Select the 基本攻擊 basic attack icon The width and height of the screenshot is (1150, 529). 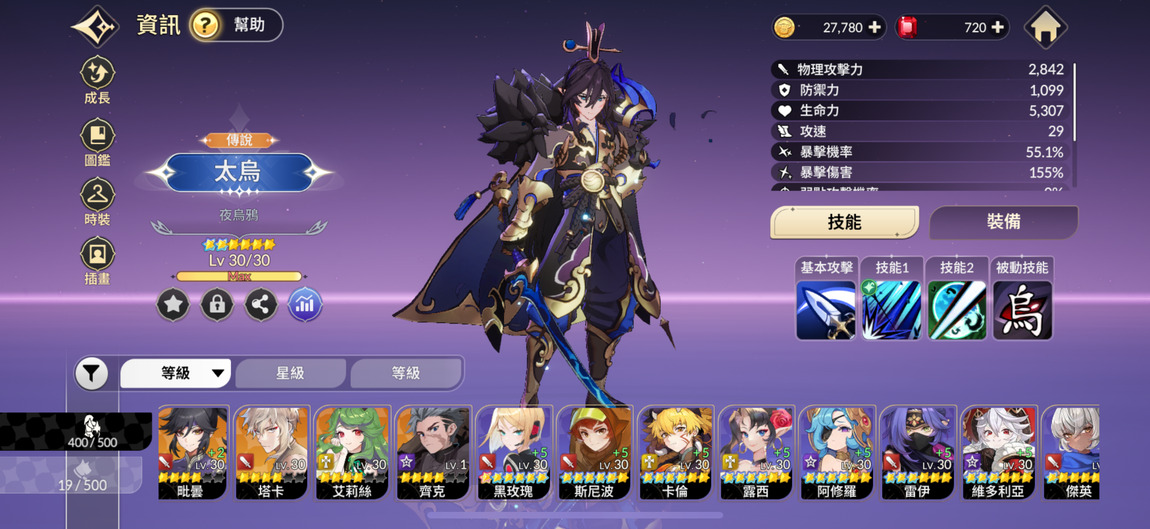pos(826,309)
